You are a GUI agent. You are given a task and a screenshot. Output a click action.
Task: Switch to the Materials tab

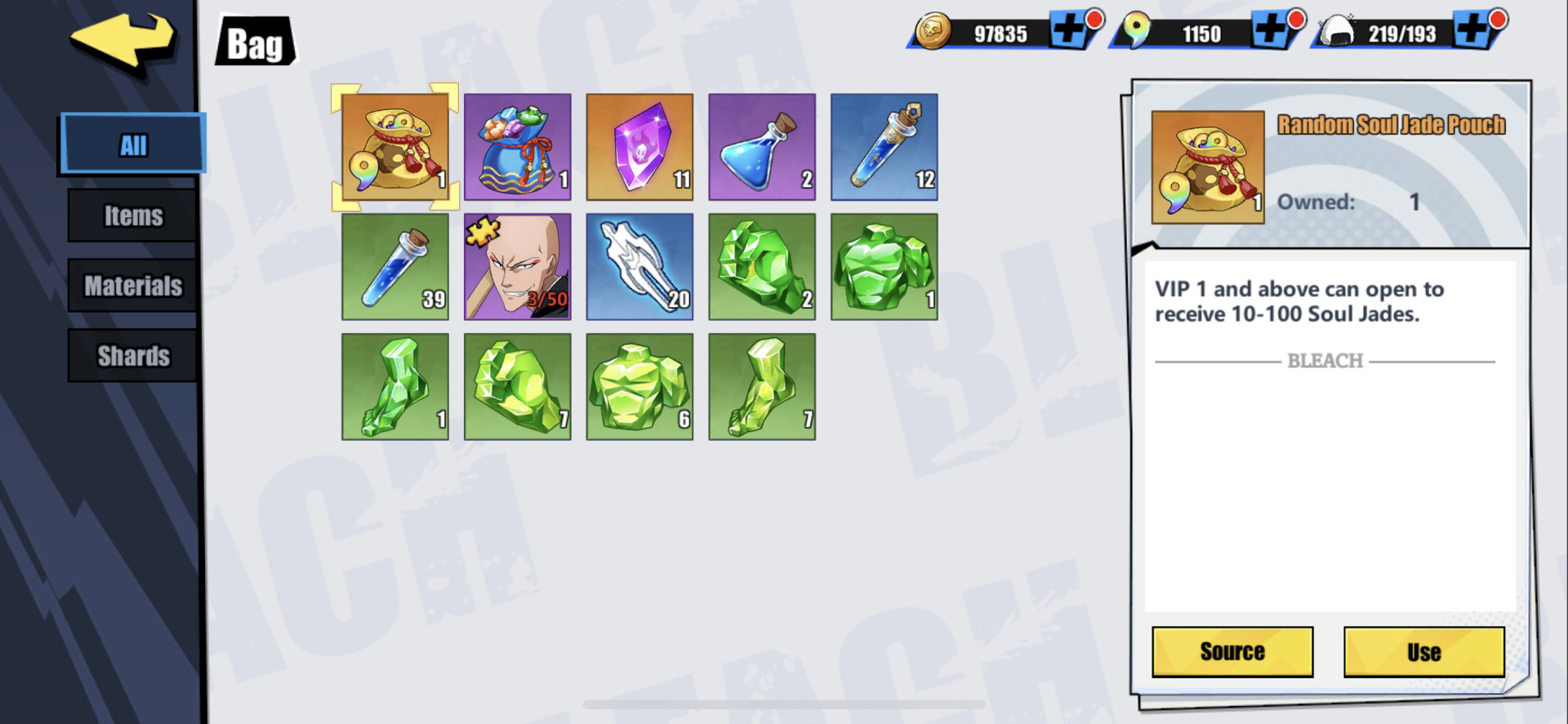tap(131, 285)
